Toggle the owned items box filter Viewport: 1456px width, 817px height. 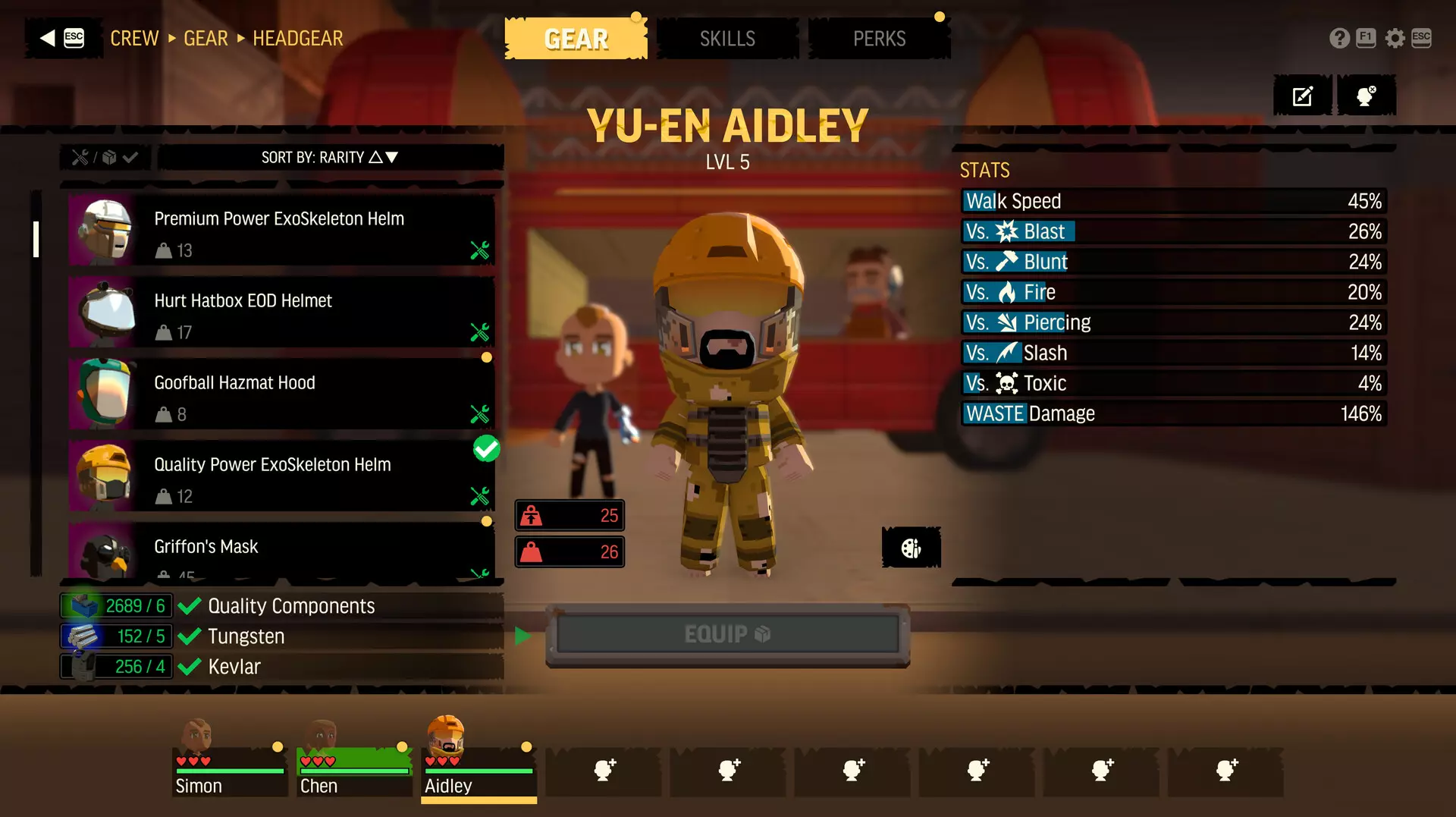[x=109, y=158]
